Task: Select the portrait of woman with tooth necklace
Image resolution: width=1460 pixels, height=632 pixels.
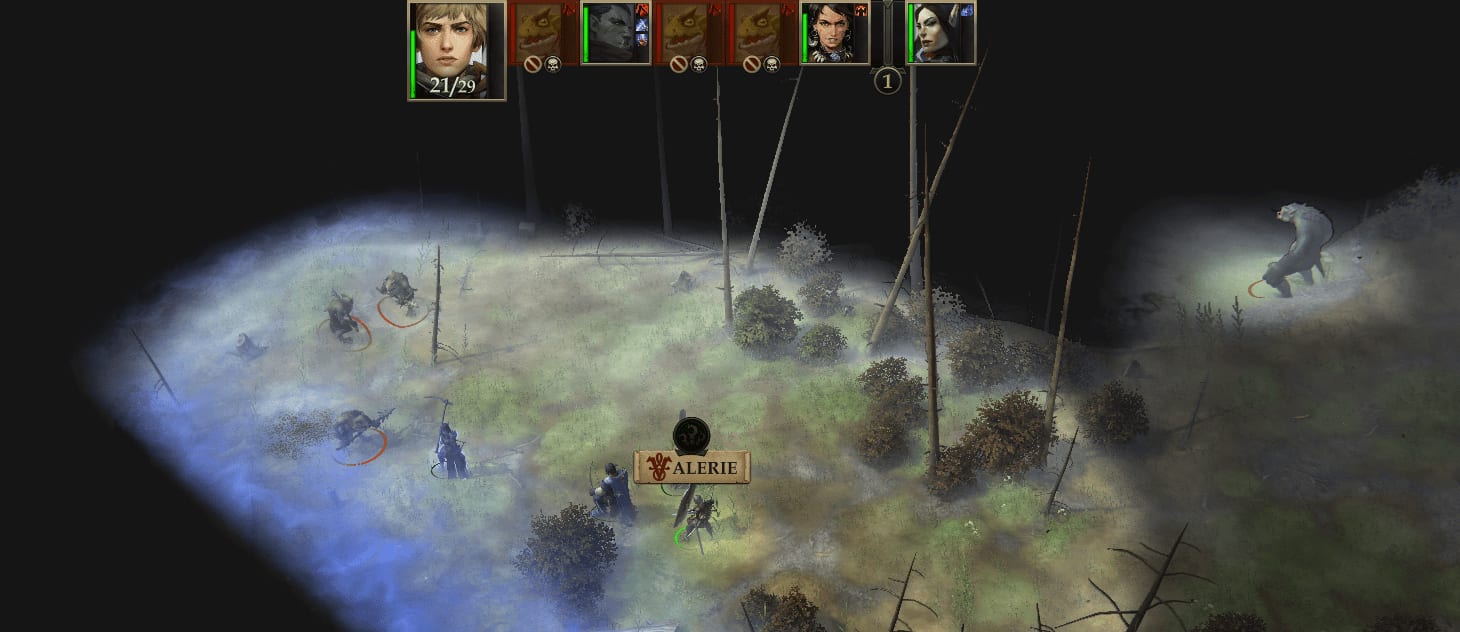Action: click(x=832, y=34)
